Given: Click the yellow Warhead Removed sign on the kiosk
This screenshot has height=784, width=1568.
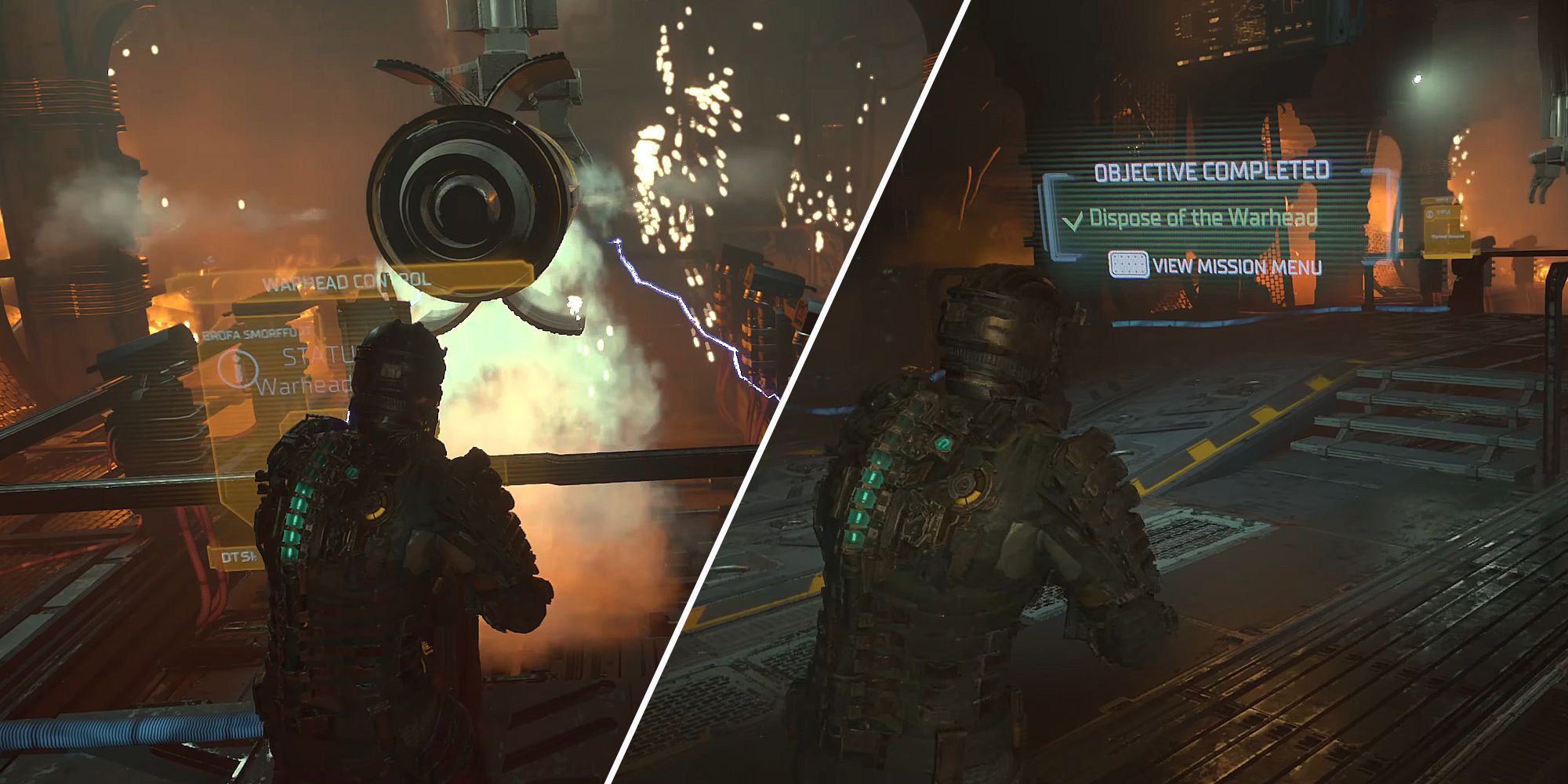Looking at the screenshot, I should click(1447, 237).
